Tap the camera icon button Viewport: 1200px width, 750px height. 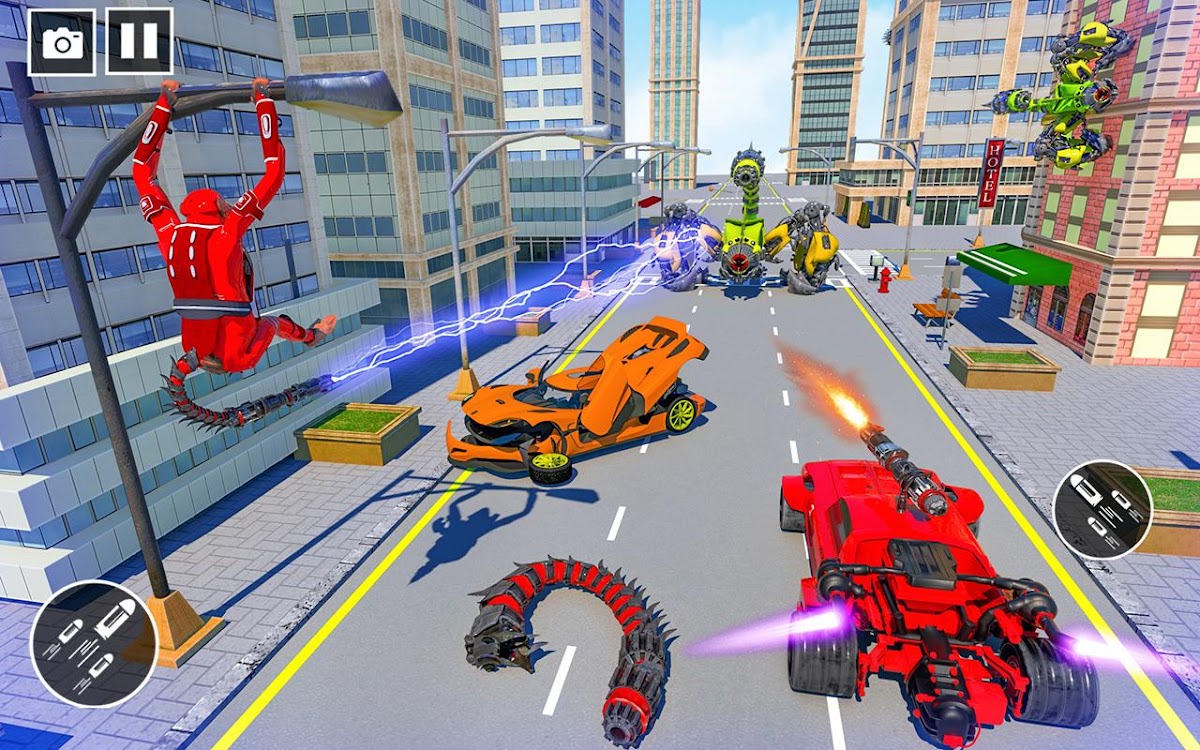tap(62, 42)
